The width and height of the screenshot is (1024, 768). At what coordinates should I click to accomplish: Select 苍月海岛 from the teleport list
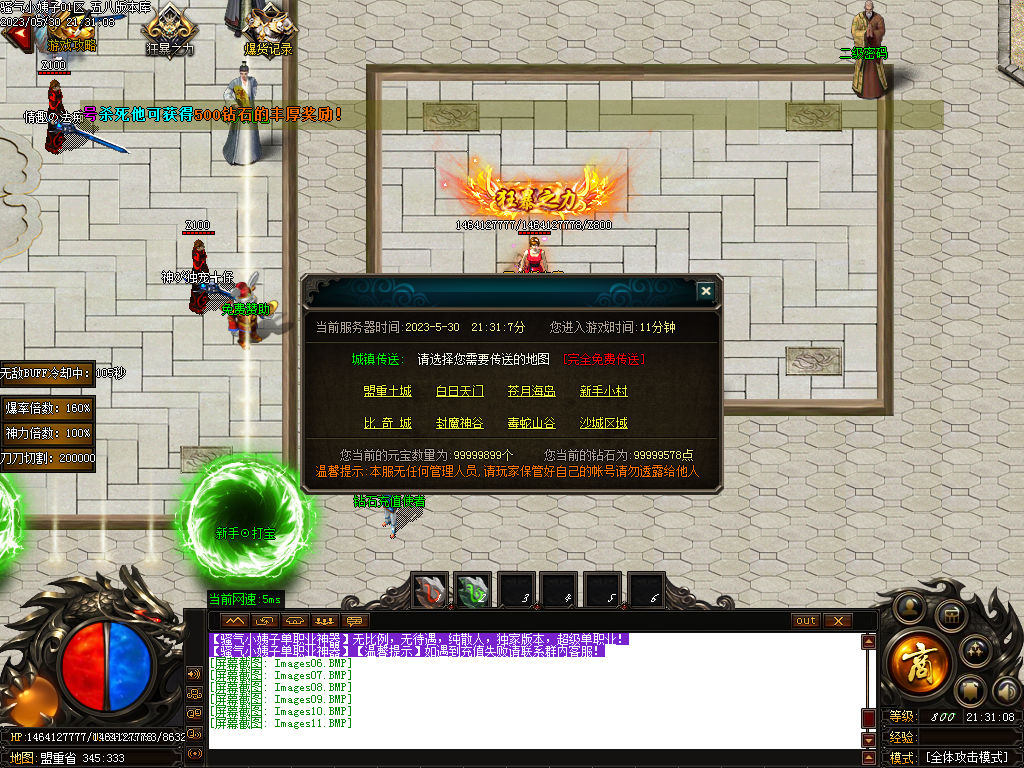tap(531, 391)
